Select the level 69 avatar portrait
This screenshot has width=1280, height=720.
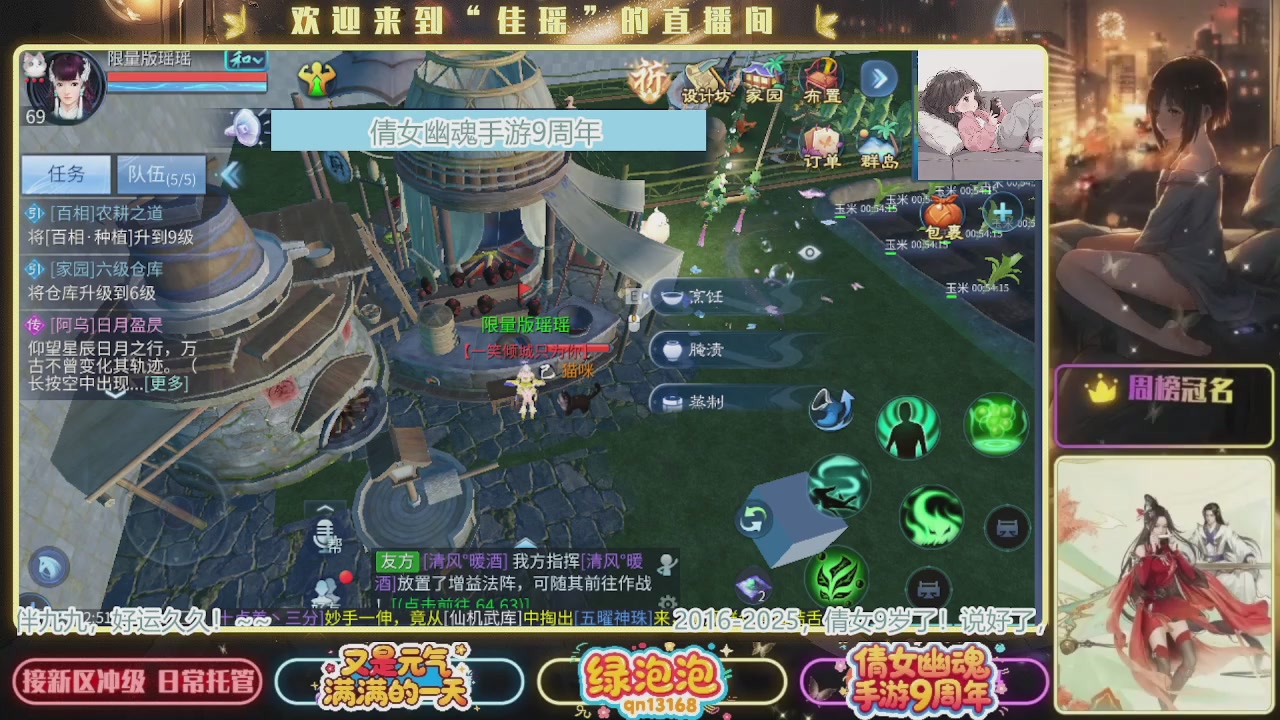point(66,85)
